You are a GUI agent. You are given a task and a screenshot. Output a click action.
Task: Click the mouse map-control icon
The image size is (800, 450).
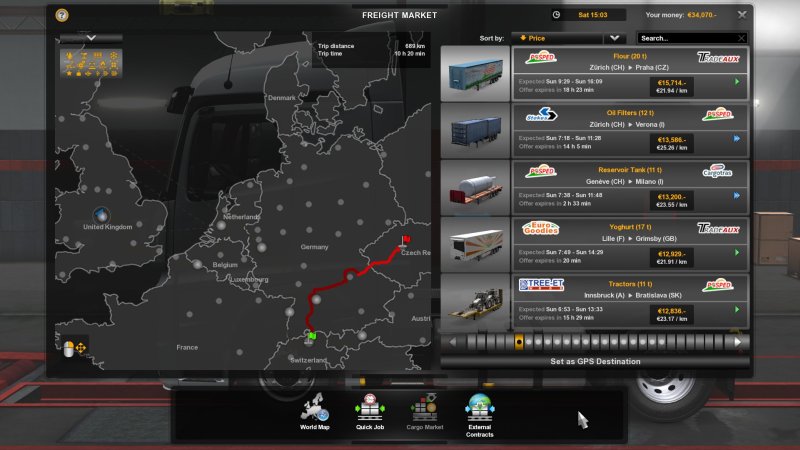tap(69, 349)
